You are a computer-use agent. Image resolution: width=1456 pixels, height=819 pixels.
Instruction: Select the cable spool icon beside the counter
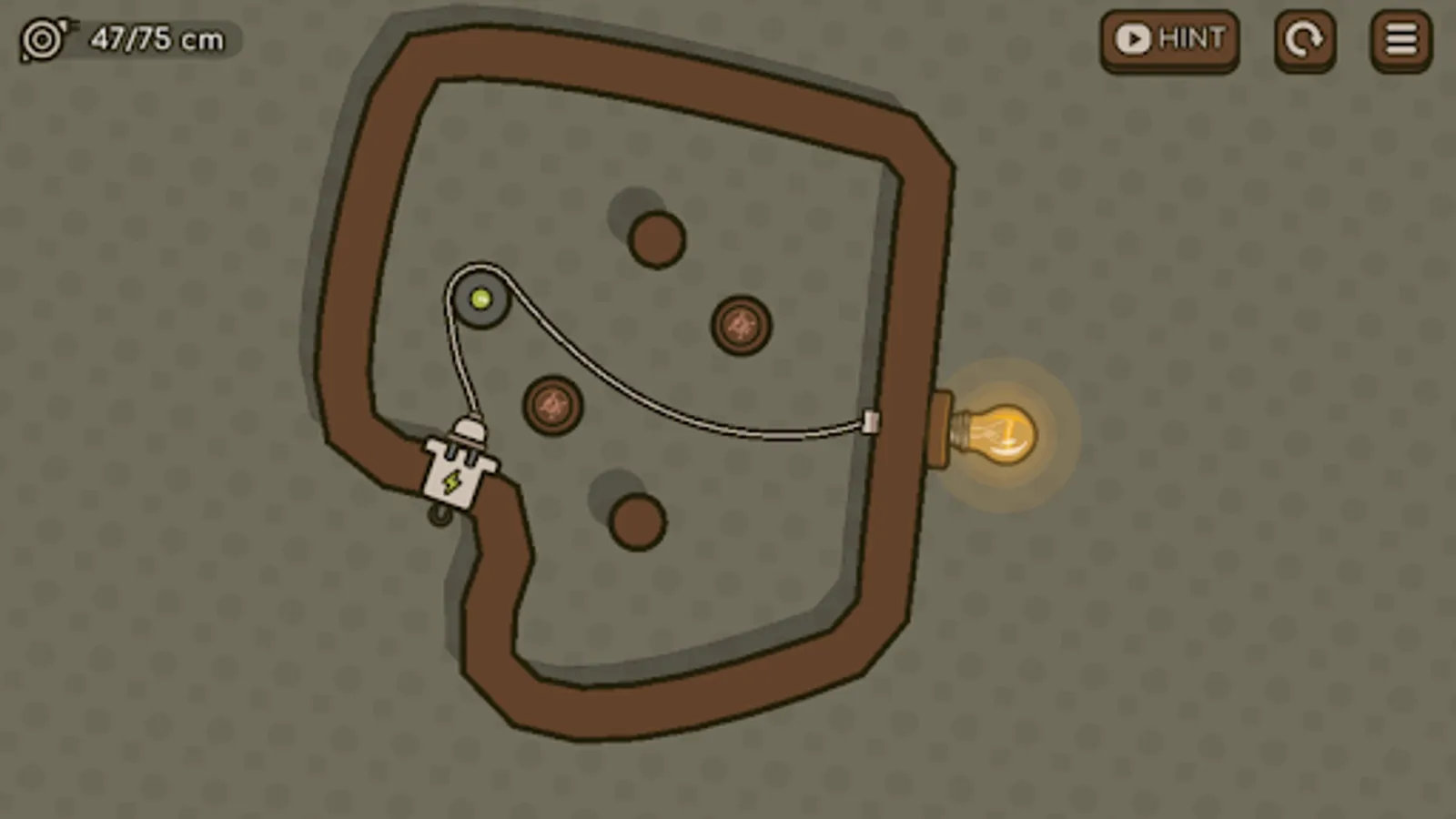click(x=41, y=38)
